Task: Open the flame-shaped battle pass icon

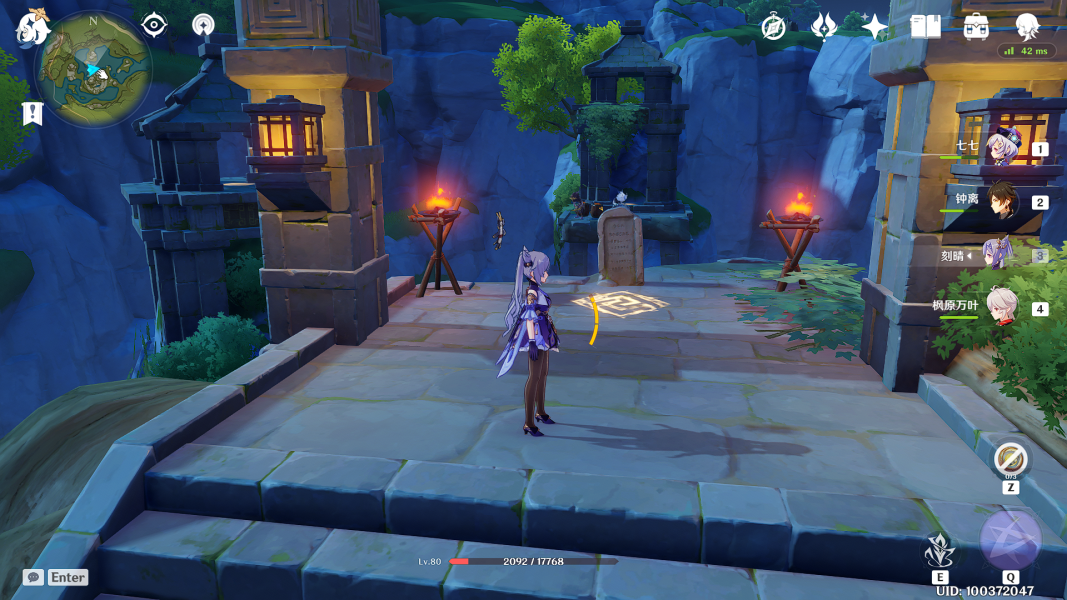Action: 824,27
